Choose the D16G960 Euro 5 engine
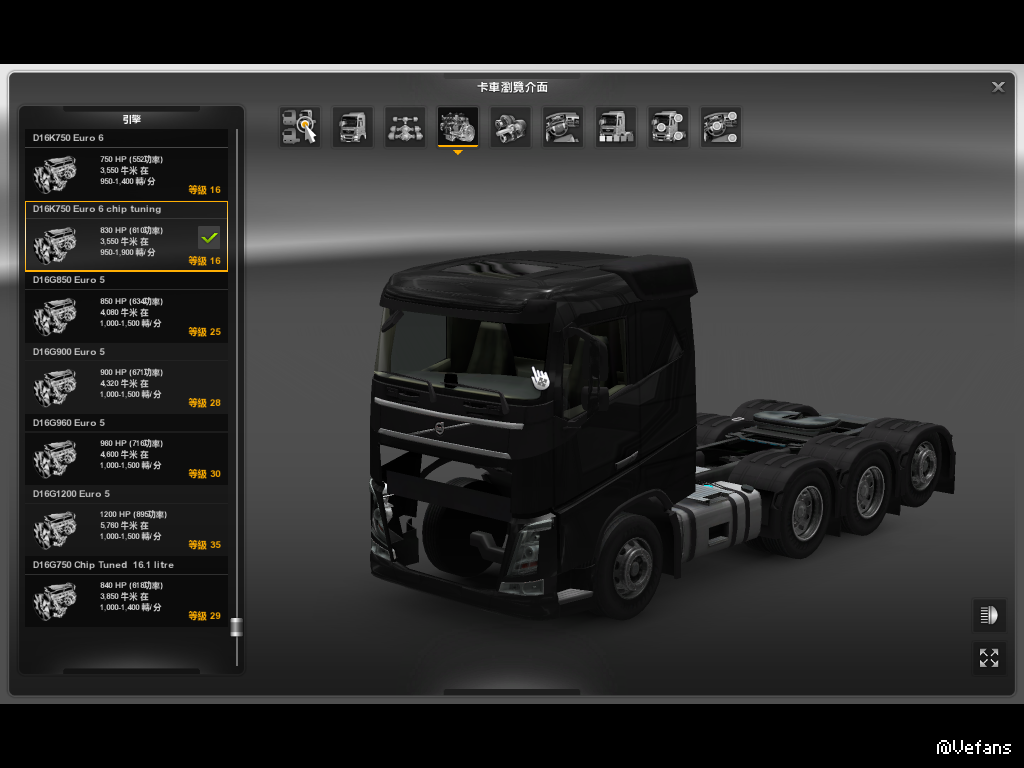Viewport: 1024px width, 768px height. pyautogui.click(x=126, y=458)
